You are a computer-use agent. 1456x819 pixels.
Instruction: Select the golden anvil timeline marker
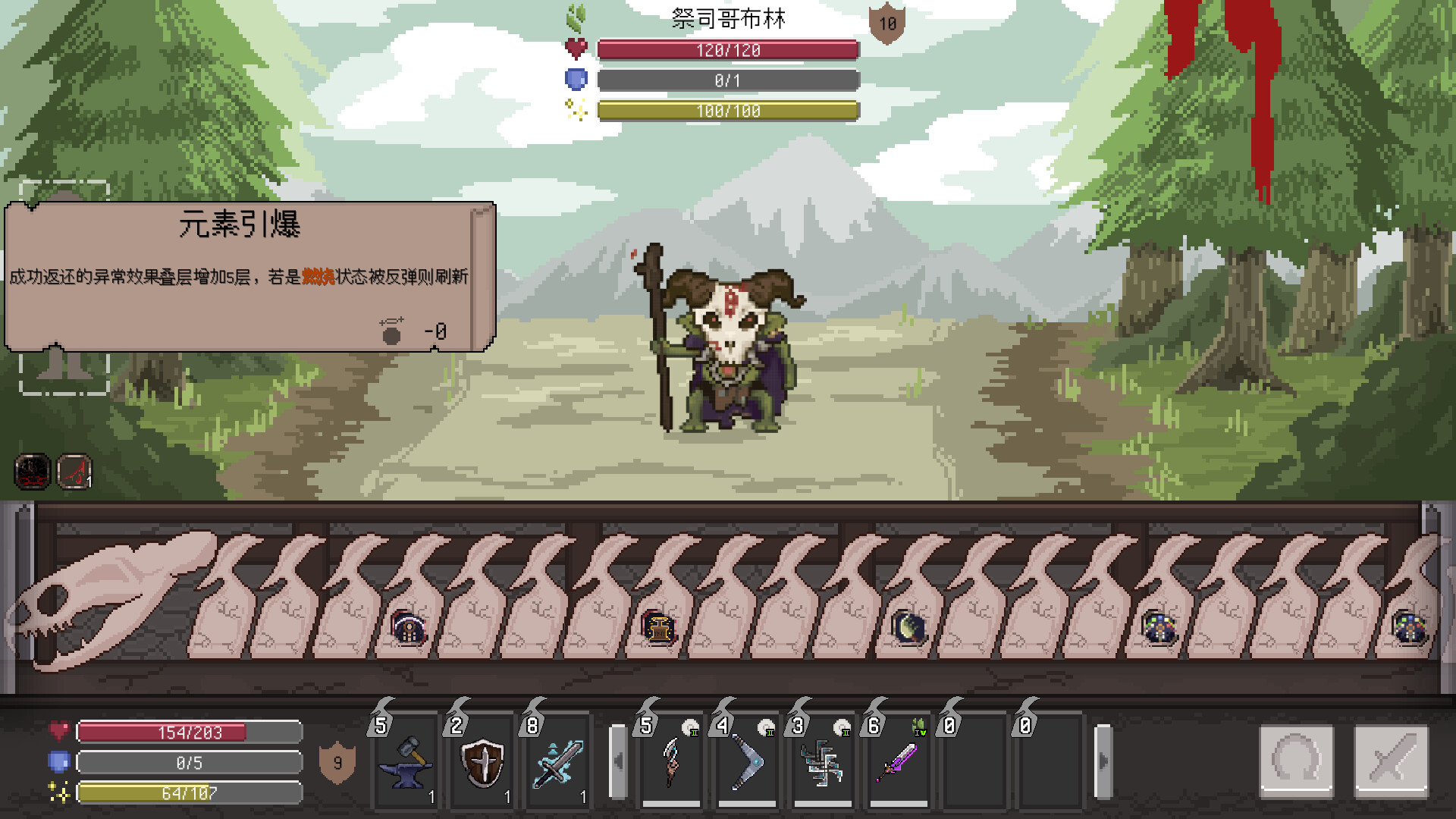pyautogui.click(x=658, y=628)
